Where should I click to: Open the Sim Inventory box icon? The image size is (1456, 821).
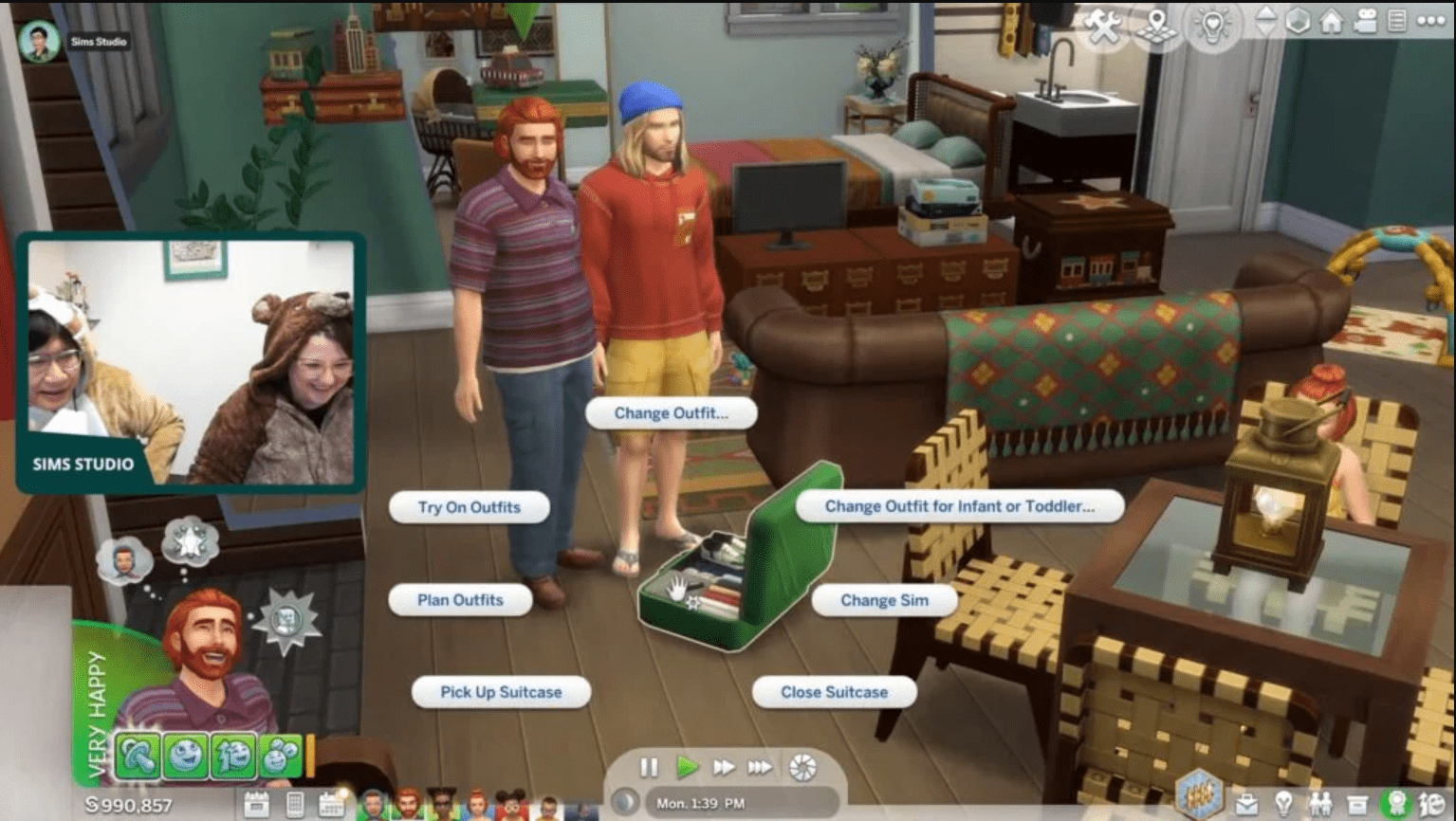click(1357, 803)
